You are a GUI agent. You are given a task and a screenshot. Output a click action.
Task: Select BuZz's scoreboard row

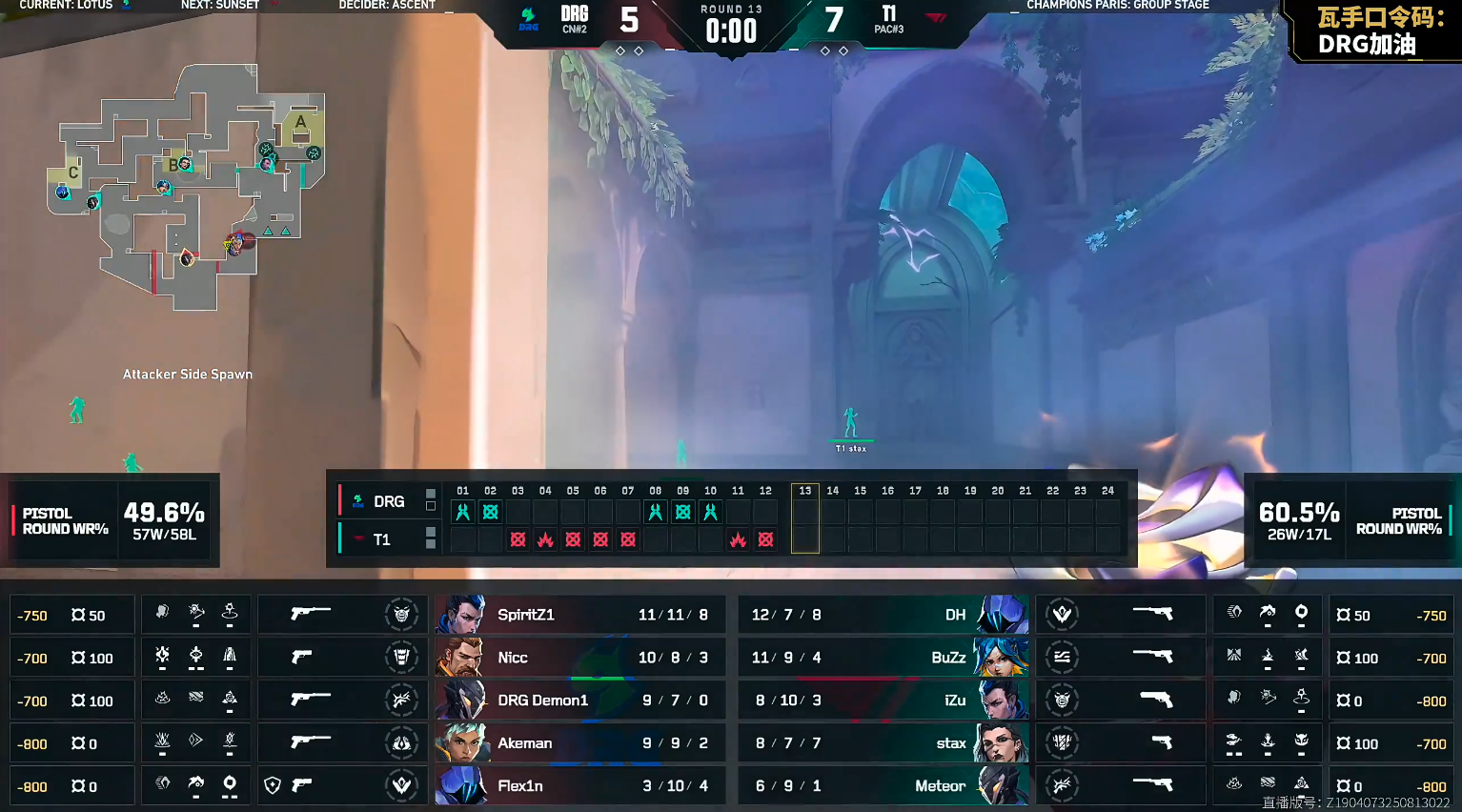[x=883, y=658]
